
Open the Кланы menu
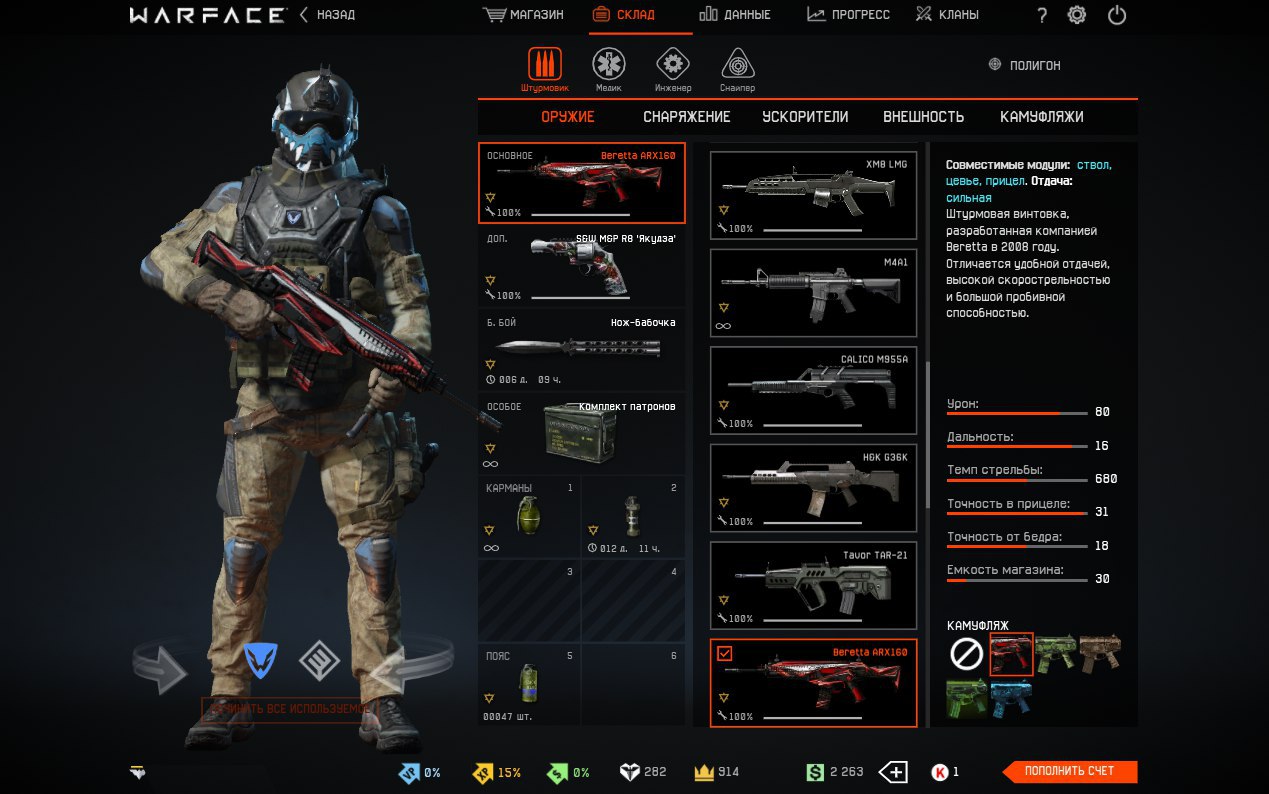[947, 15]
